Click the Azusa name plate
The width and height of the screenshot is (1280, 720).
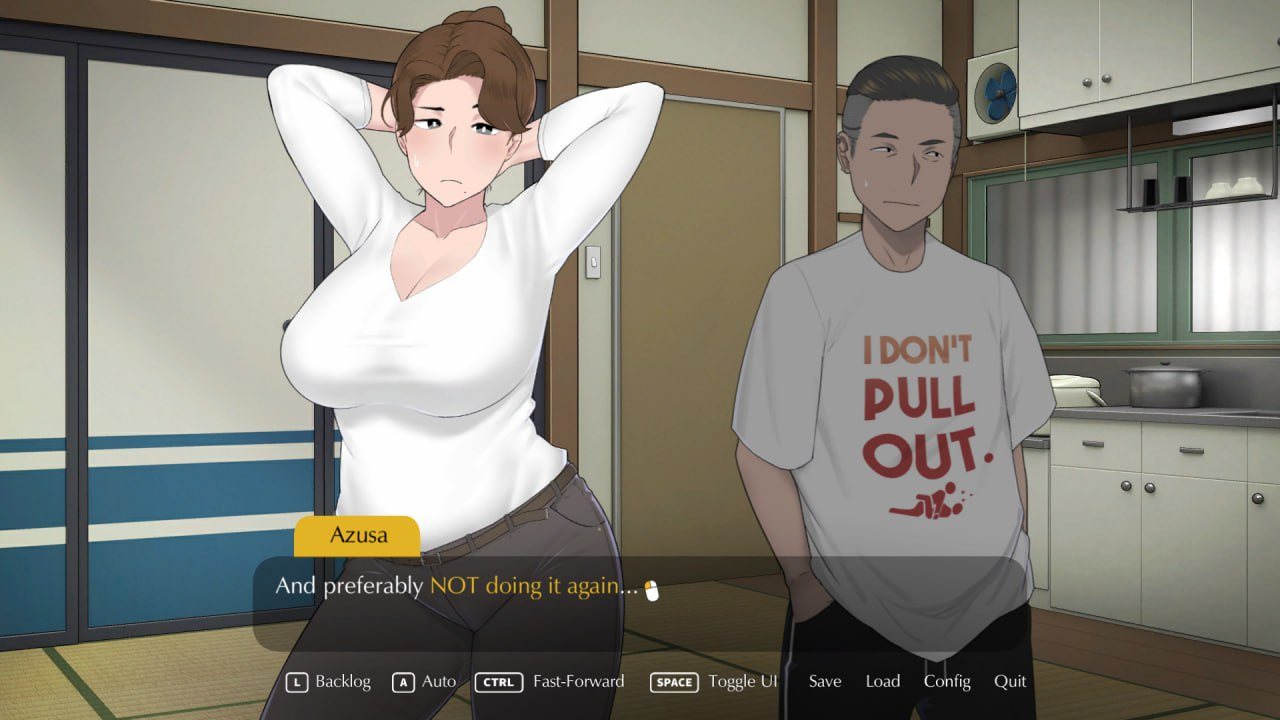[x=357, y=536]
